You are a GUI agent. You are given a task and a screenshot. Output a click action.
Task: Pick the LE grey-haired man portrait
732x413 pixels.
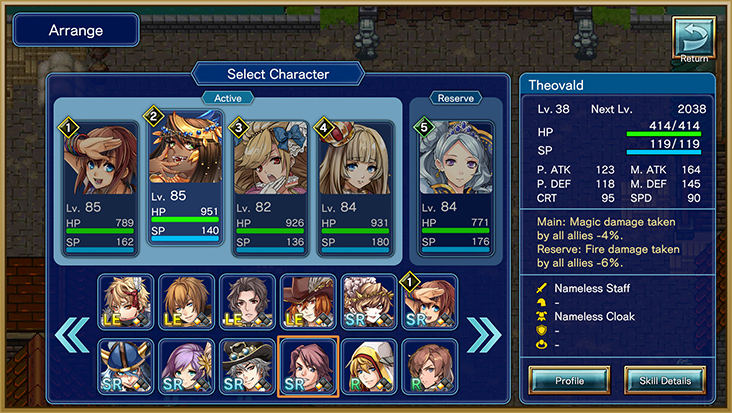(247, 302)
